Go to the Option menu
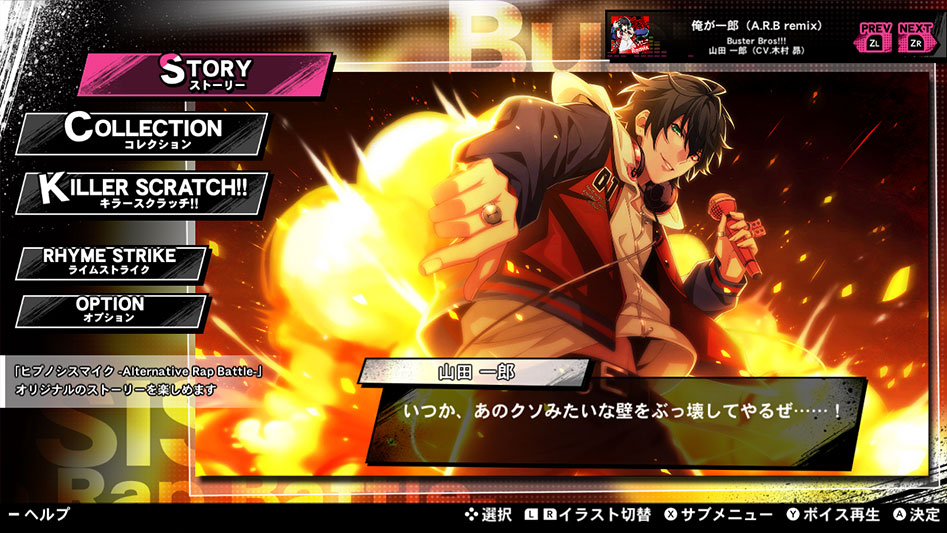The image size is (947, 533). click(110, 310)
